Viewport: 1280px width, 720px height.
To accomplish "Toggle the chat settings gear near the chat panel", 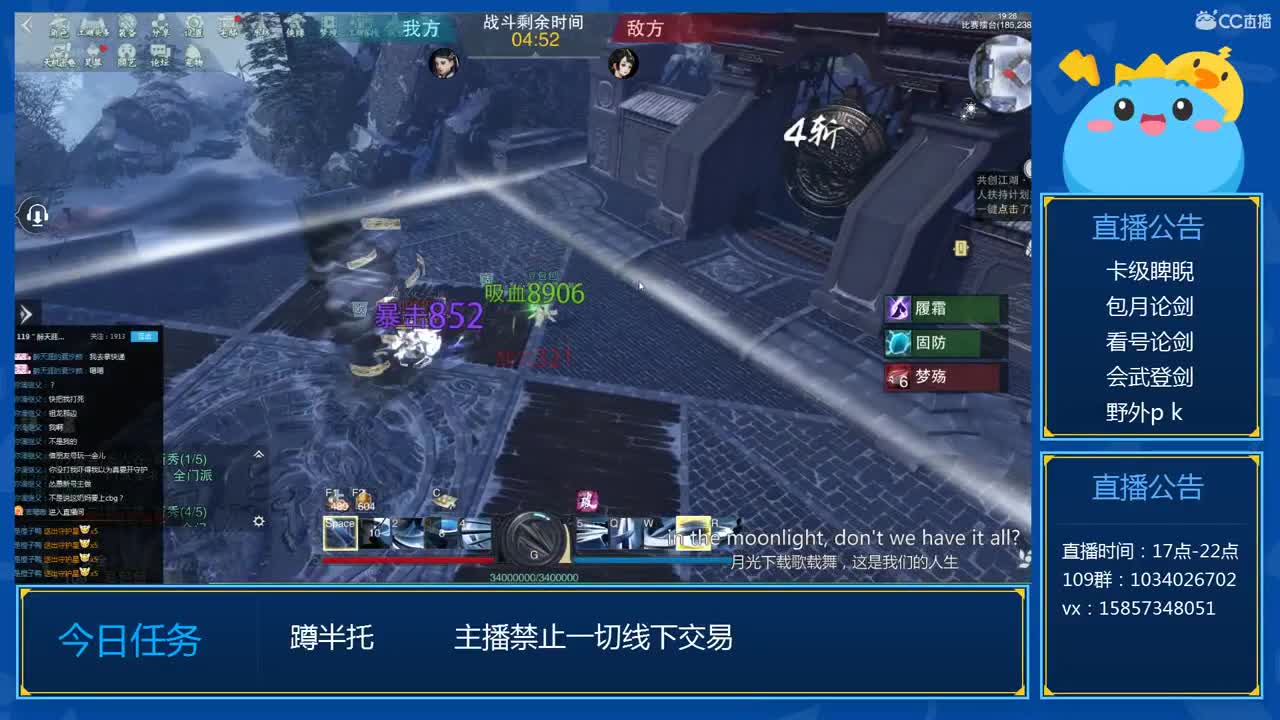I will (258, 521).
